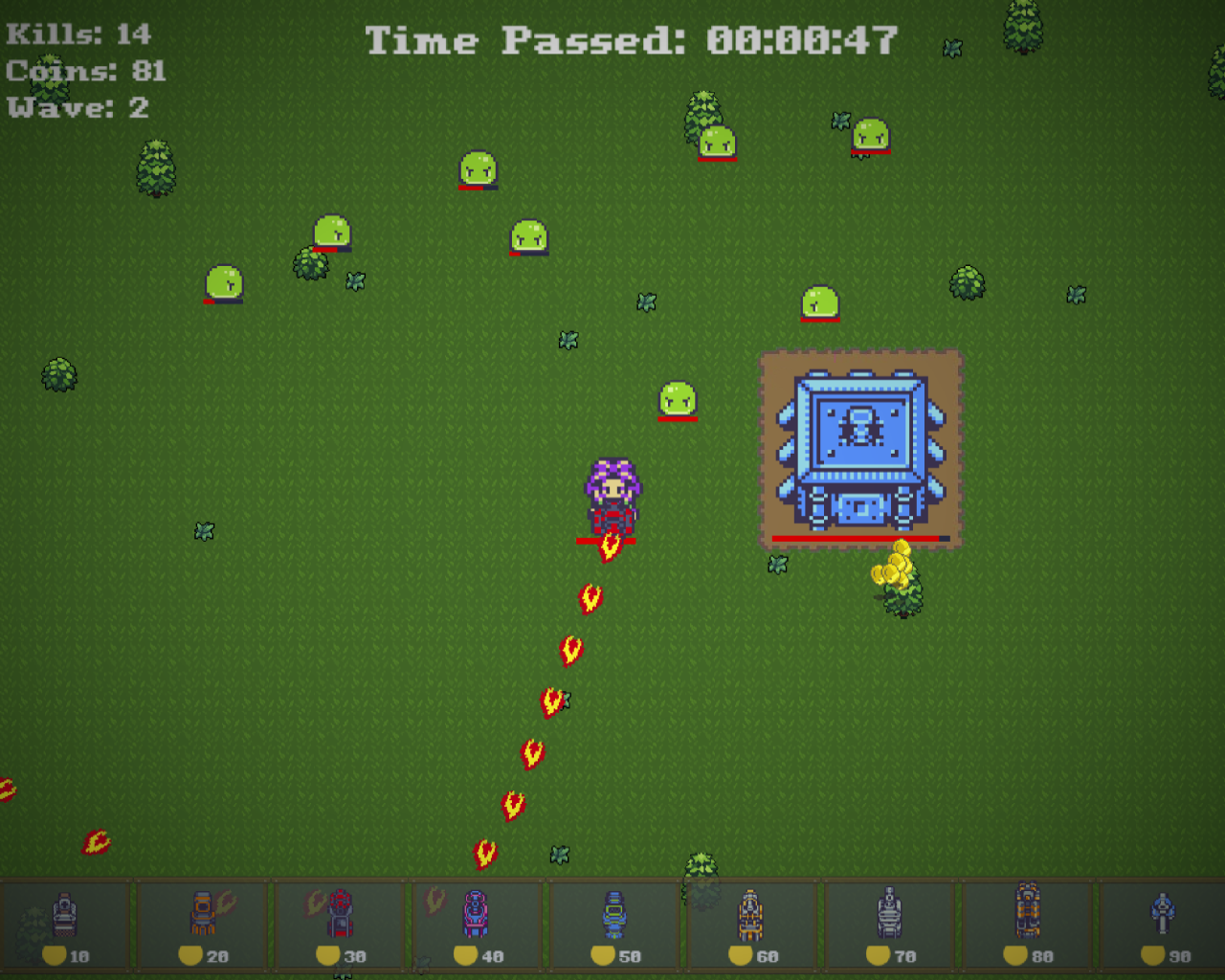Pick the tower costing 90 coins
The width and height of the screenshot is (1225, 980).
click(1164, 924)
